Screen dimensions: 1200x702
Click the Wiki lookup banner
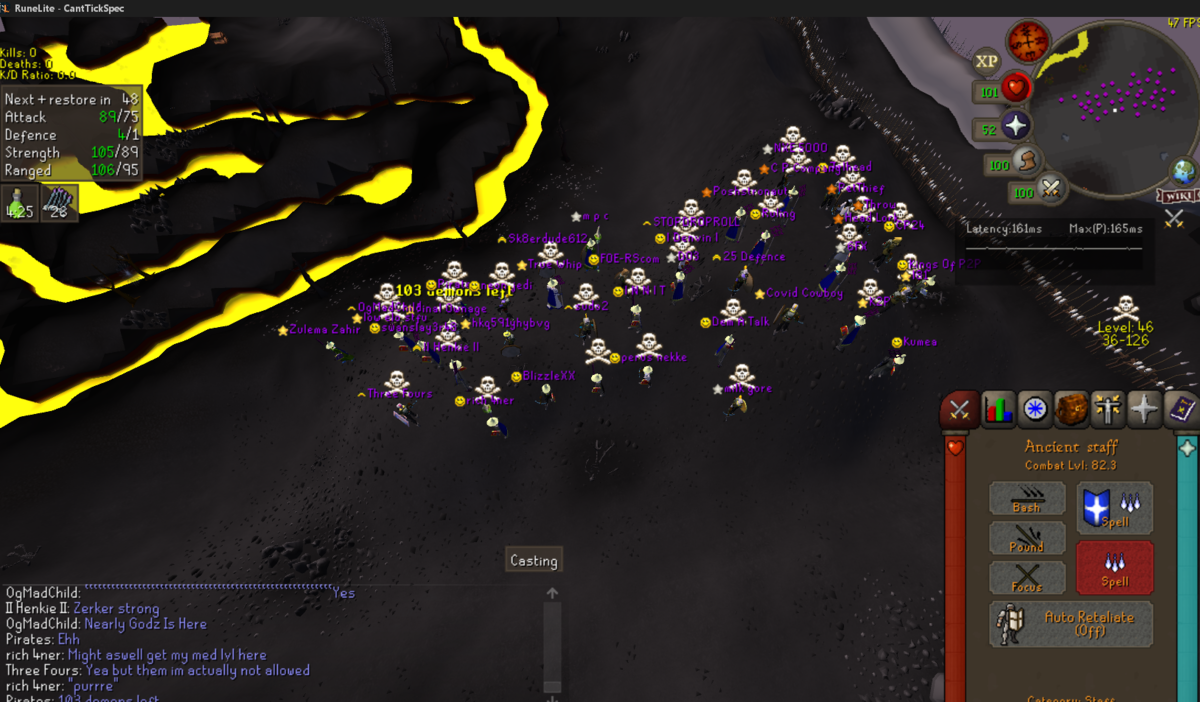coord(1178,194)
